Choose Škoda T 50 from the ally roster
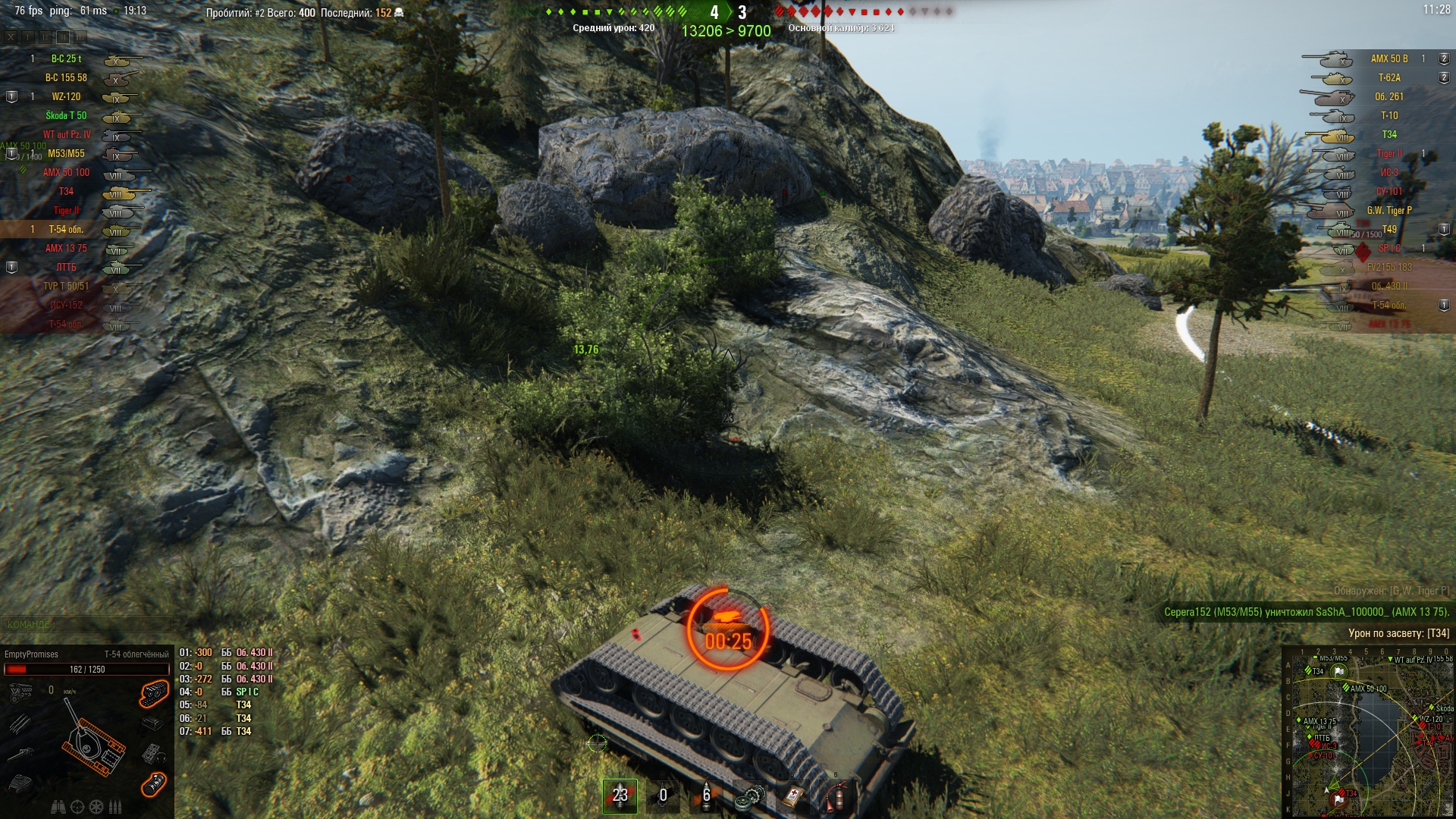Image resolution: width=1456 pixels, height=819 pixels. point(67,115)
